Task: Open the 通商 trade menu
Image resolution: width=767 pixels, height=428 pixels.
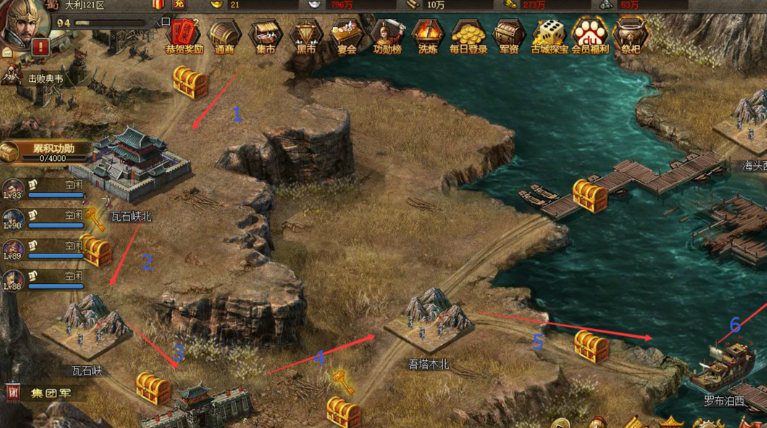Action: coord(224,34)
